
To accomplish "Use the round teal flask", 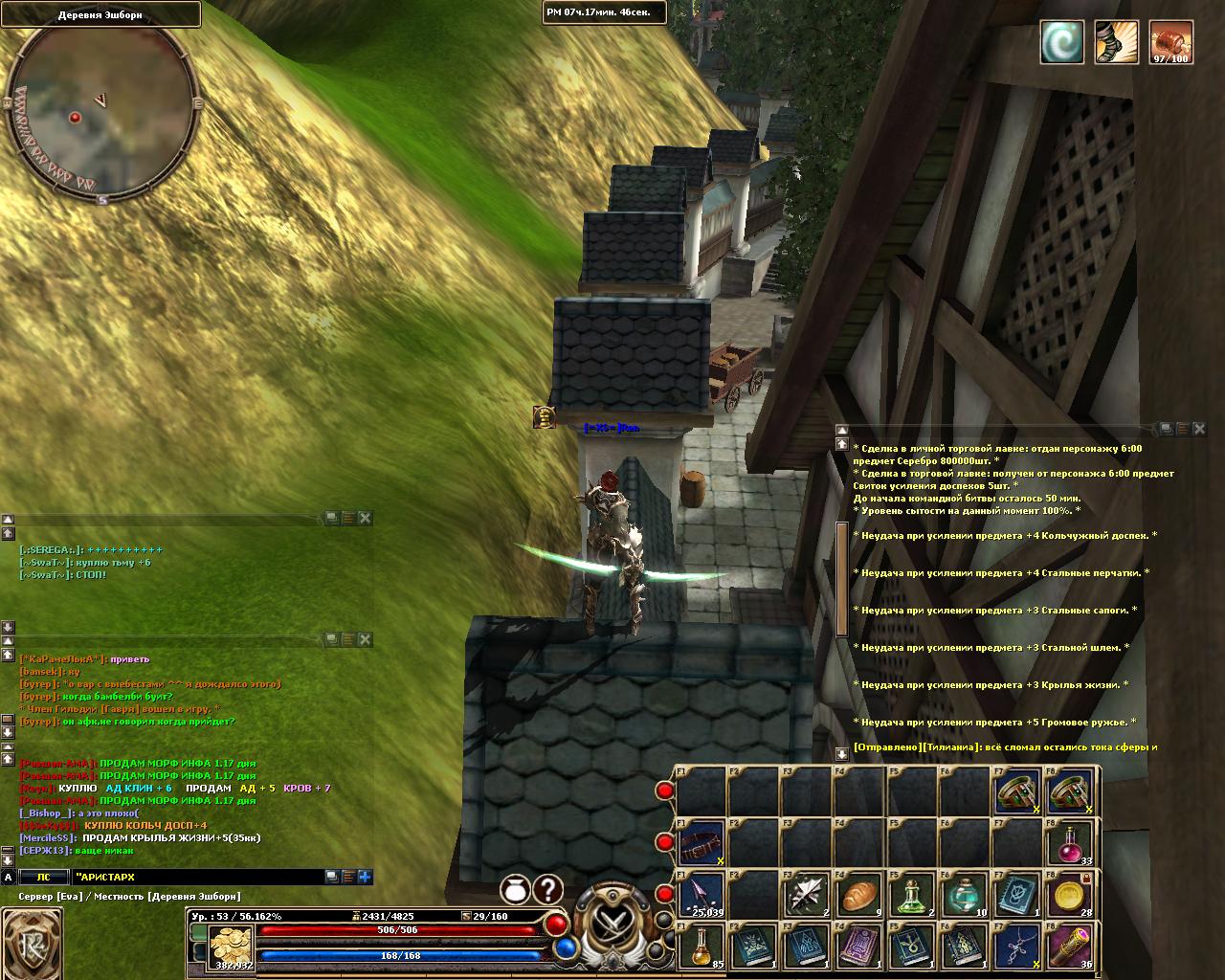I will point(965,897).
